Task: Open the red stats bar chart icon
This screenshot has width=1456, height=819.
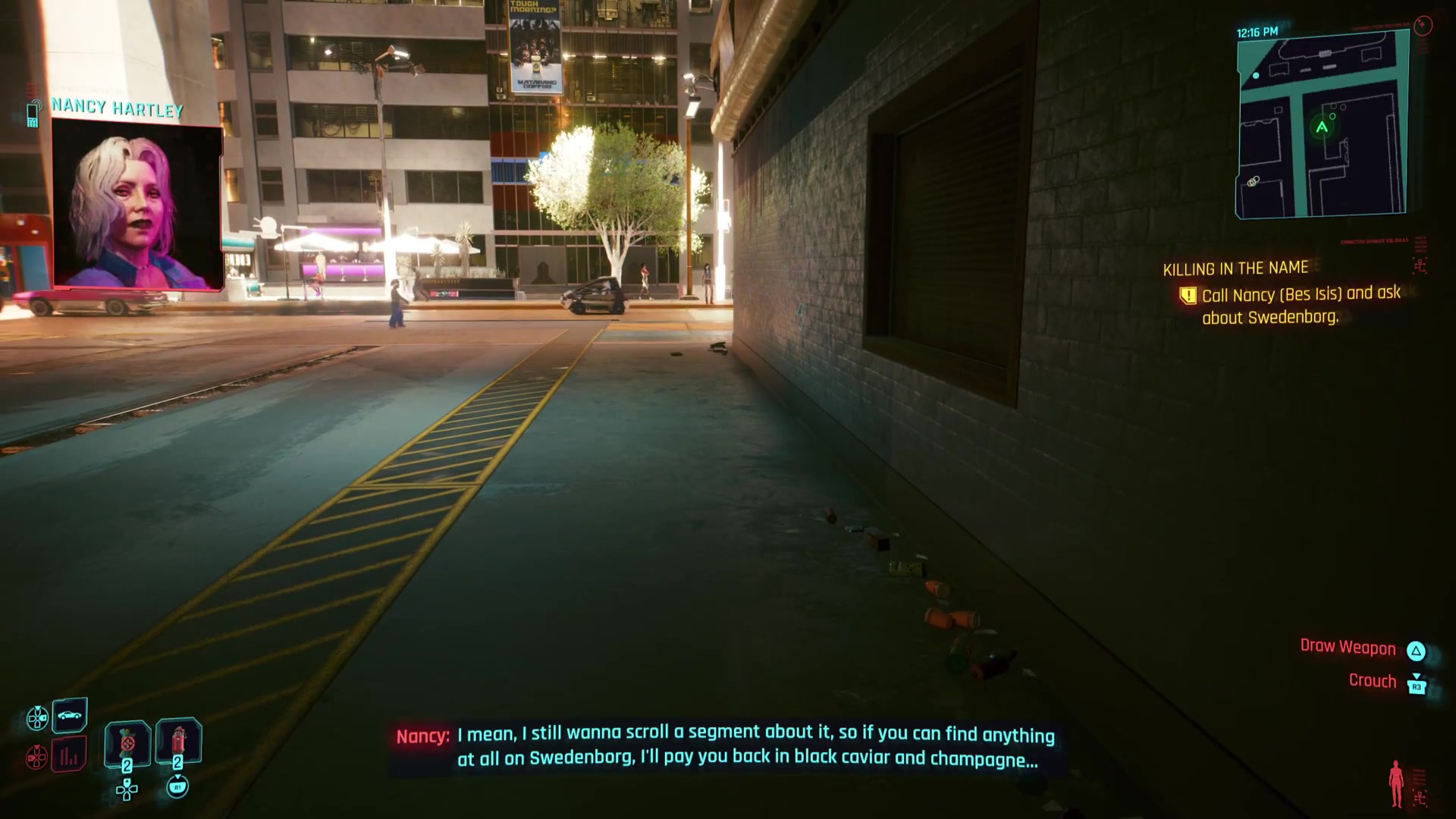Action: click(x=68, y=757)
